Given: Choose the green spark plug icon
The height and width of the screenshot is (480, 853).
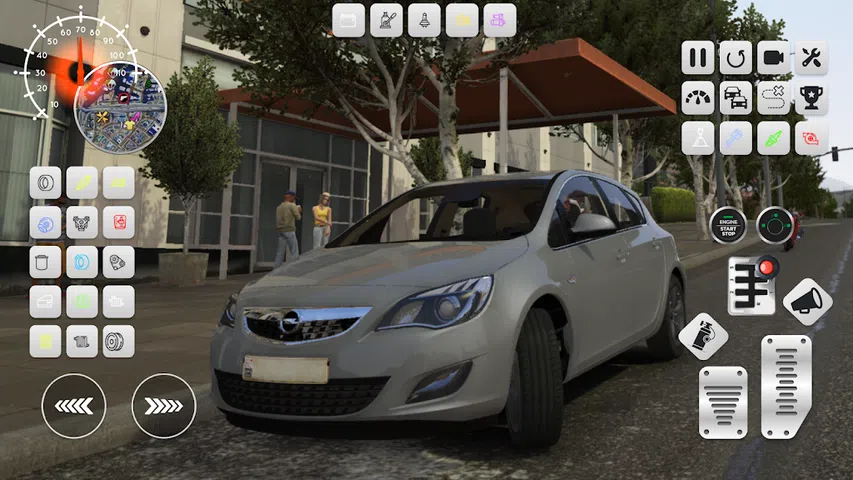Looking at the screenshot, I should [774, 138].
